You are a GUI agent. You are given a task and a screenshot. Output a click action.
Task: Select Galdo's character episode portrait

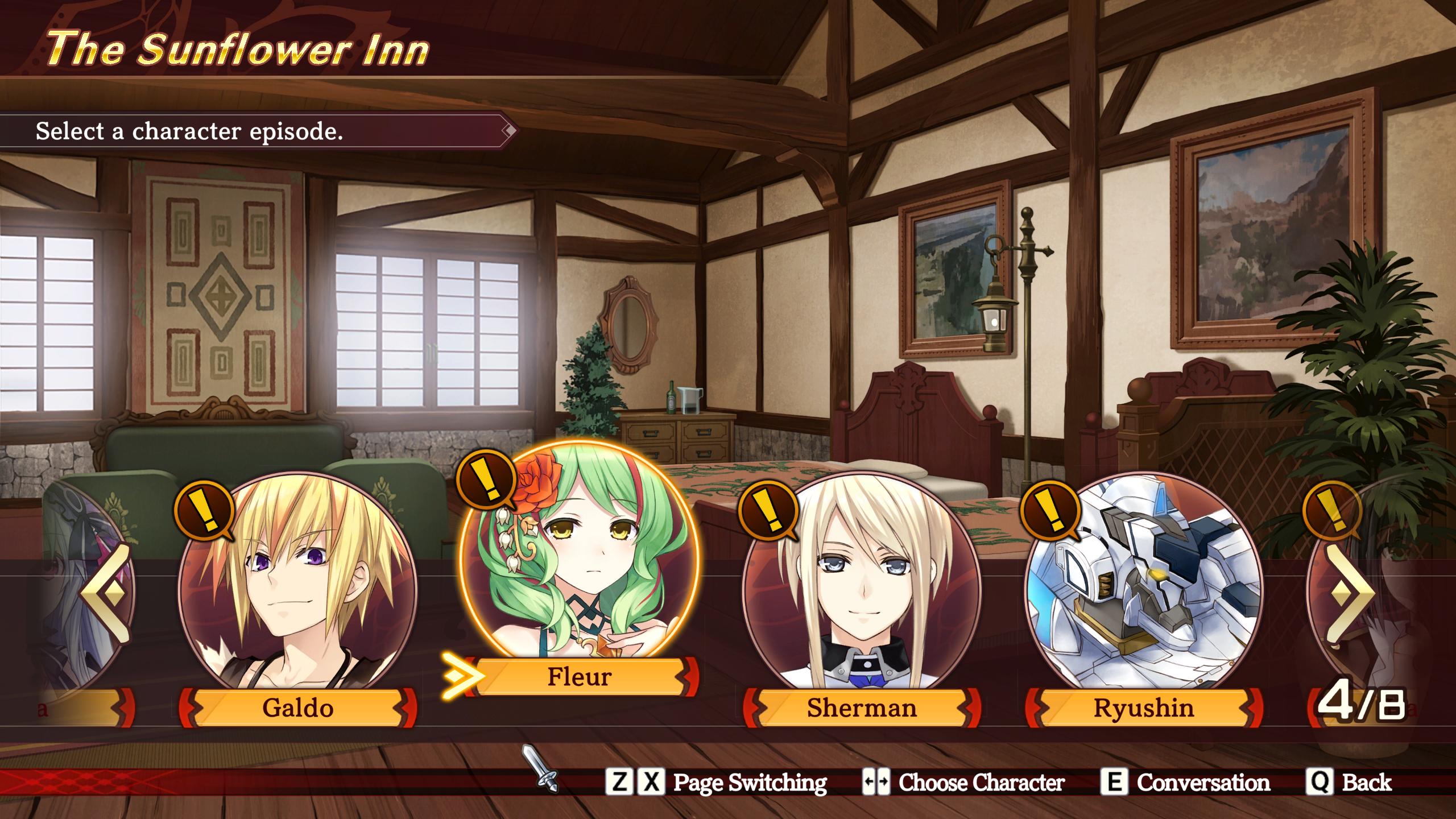coord(297,591)
